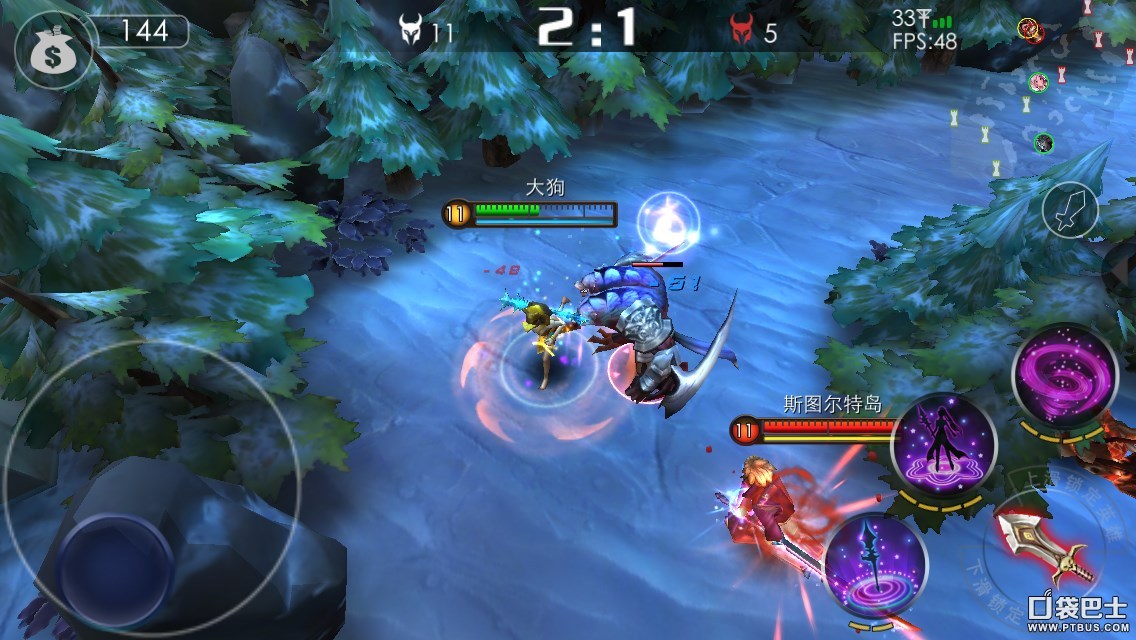Select the dark hero marker on minimap

tap(1043, 143)
